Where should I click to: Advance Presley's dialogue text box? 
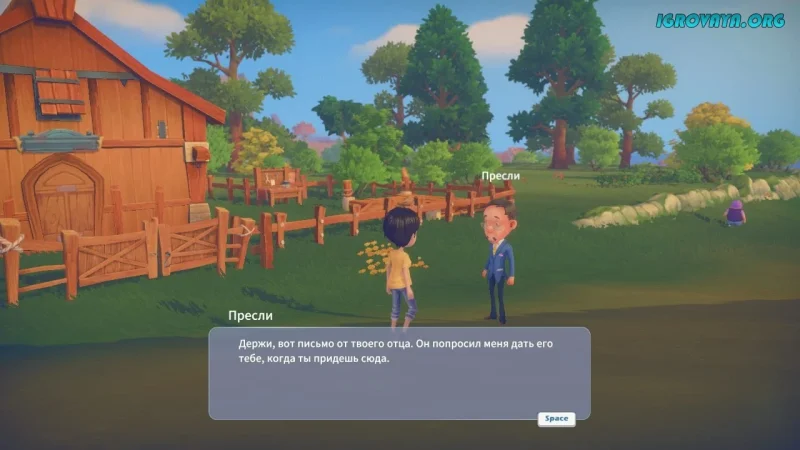[x=556, y=419]
